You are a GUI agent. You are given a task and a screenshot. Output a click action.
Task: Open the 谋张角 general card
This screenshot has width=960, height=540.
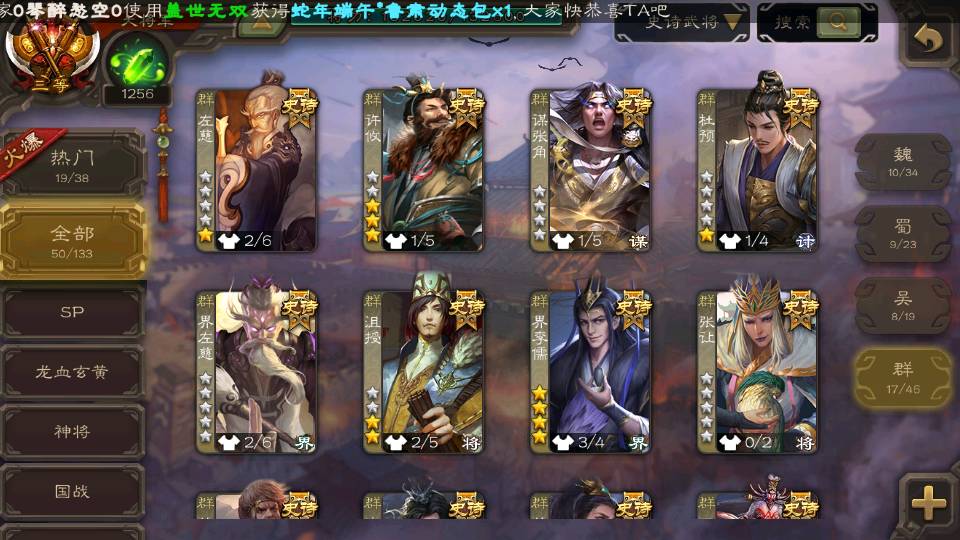pyautogui.click(x=591, y=170)
